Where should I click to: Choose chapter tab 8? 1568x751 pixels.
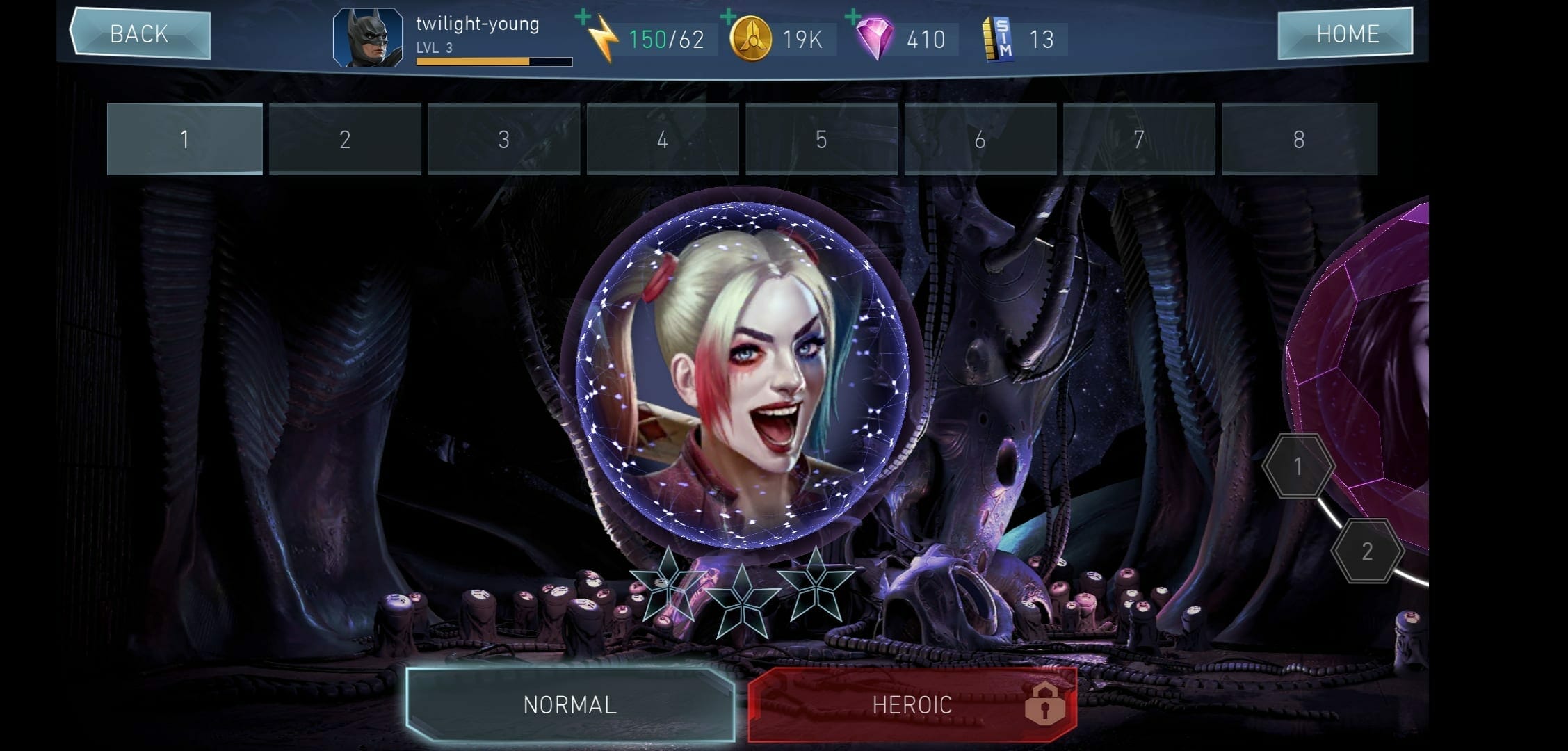[1298, 139]
